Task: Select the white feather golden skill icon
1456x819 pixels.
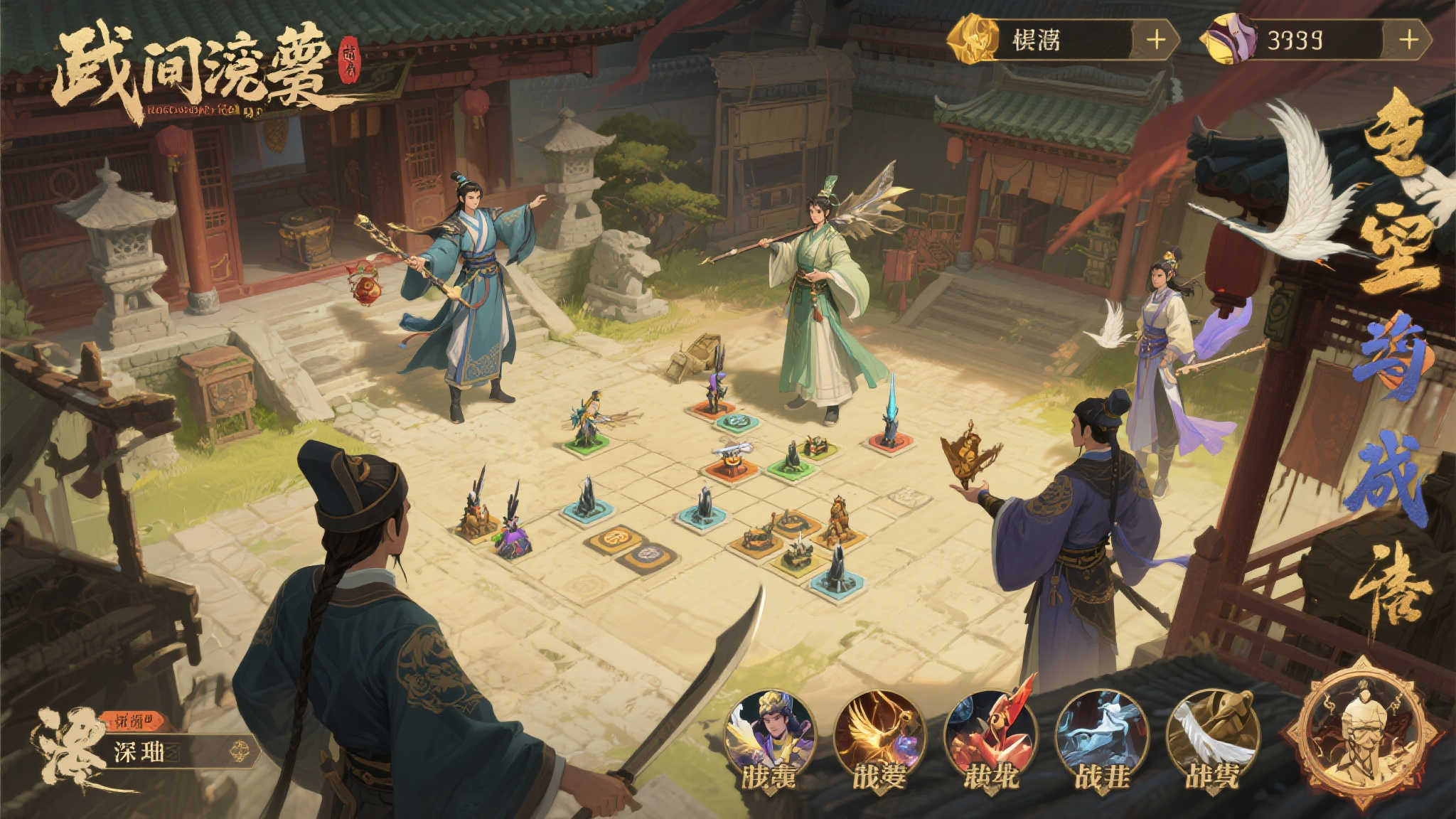Action: (x=1213, y=735)
